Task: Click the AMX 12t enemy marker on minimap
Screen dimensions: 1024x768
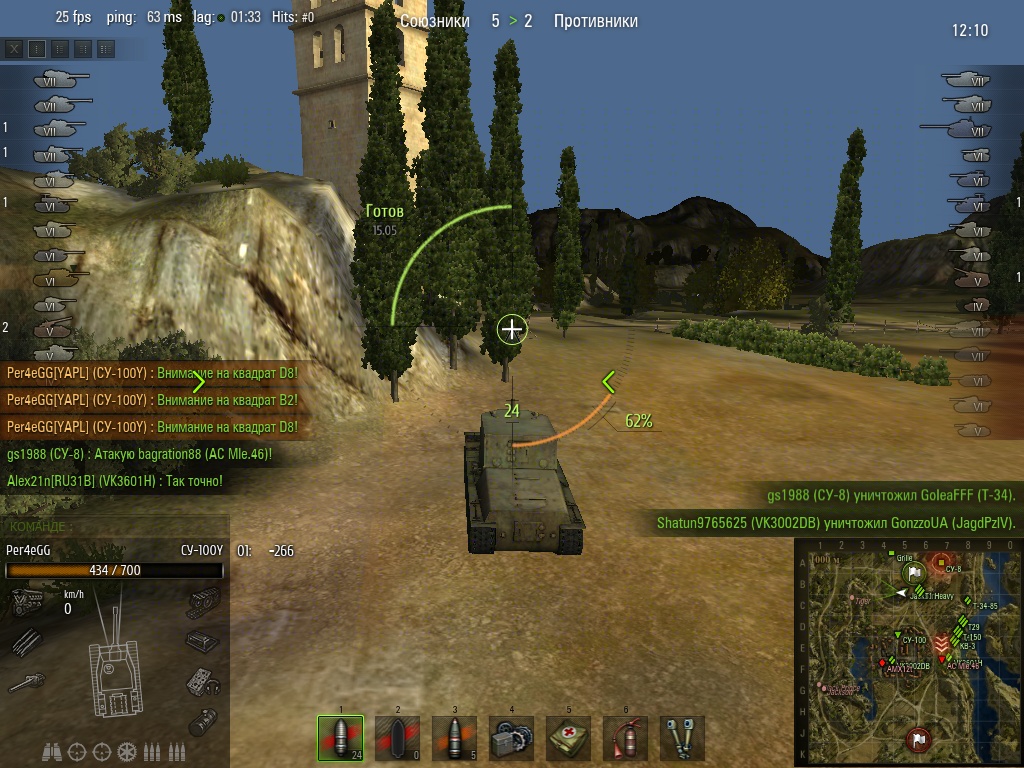Action: [x=882, y=663]
